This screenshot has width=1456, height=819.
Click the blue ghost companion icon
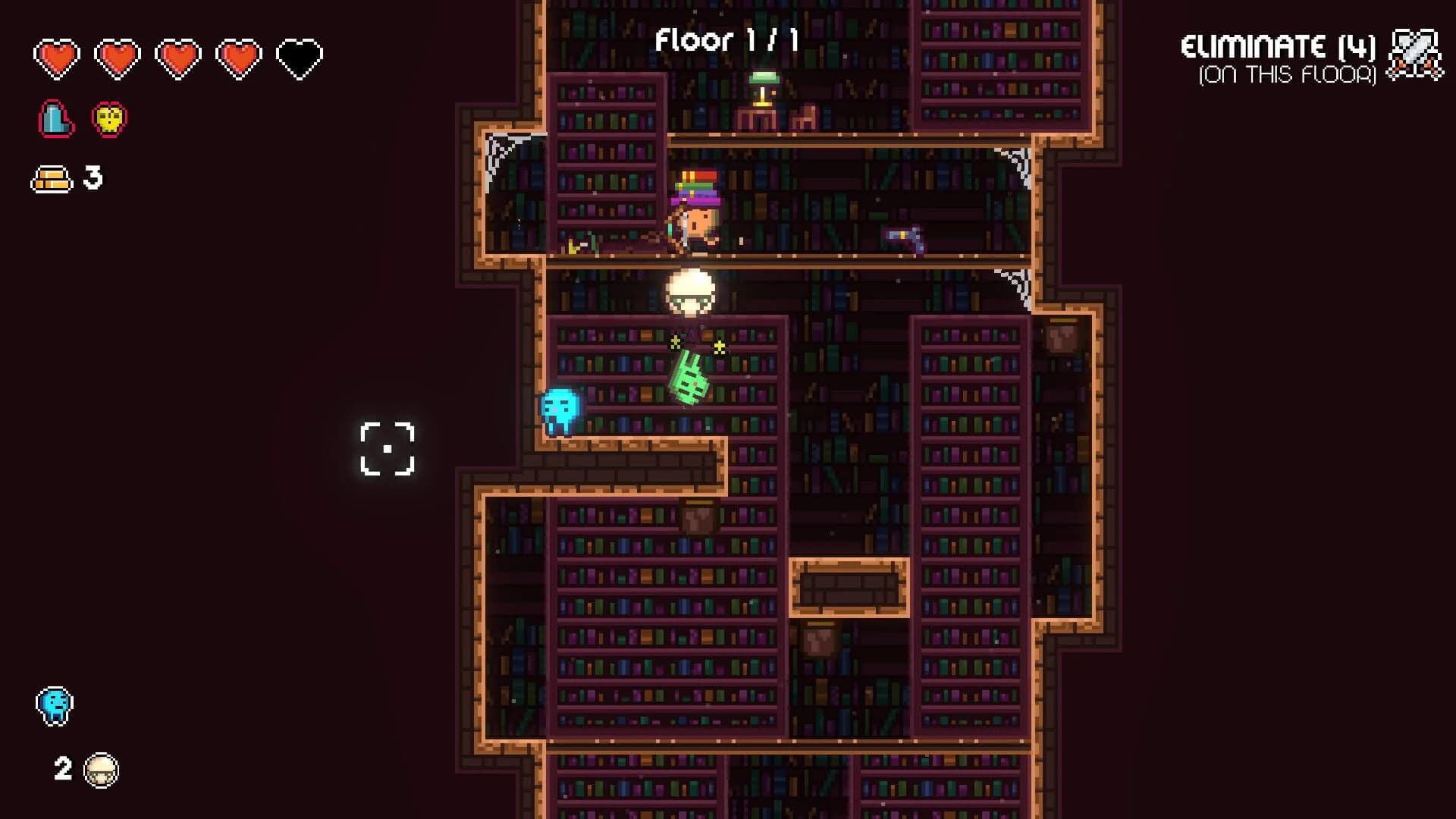(55, 705)
